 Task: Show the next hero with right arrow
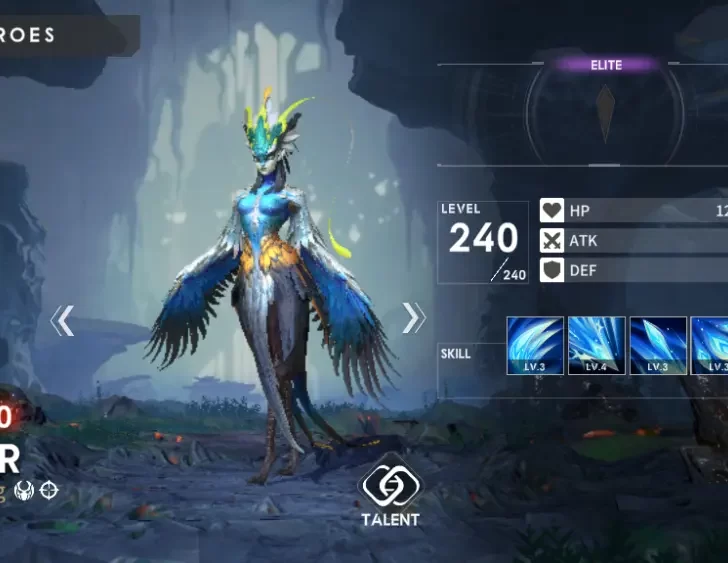click(x=413, y=317)
